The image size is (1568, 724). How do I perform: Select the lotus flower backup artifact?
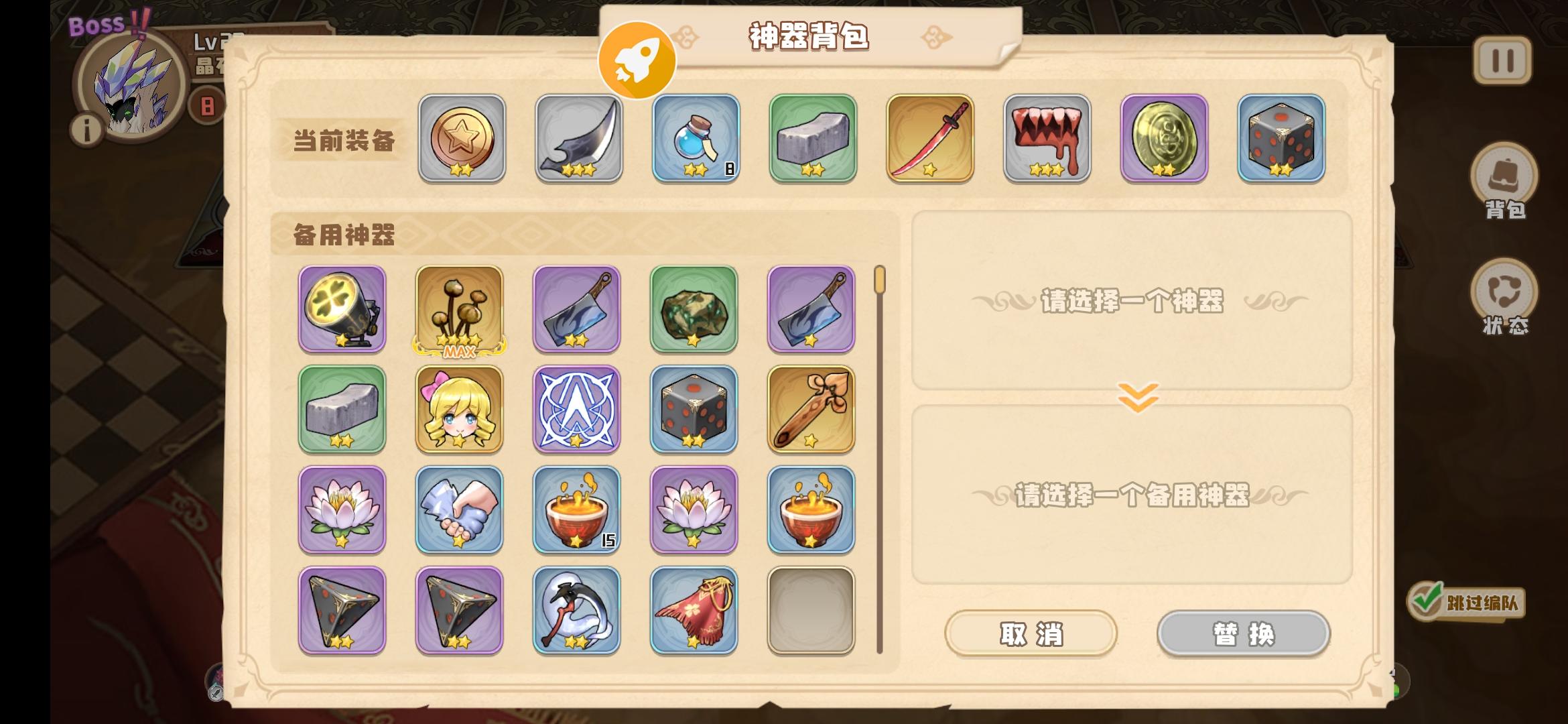[x=342, y=509]
